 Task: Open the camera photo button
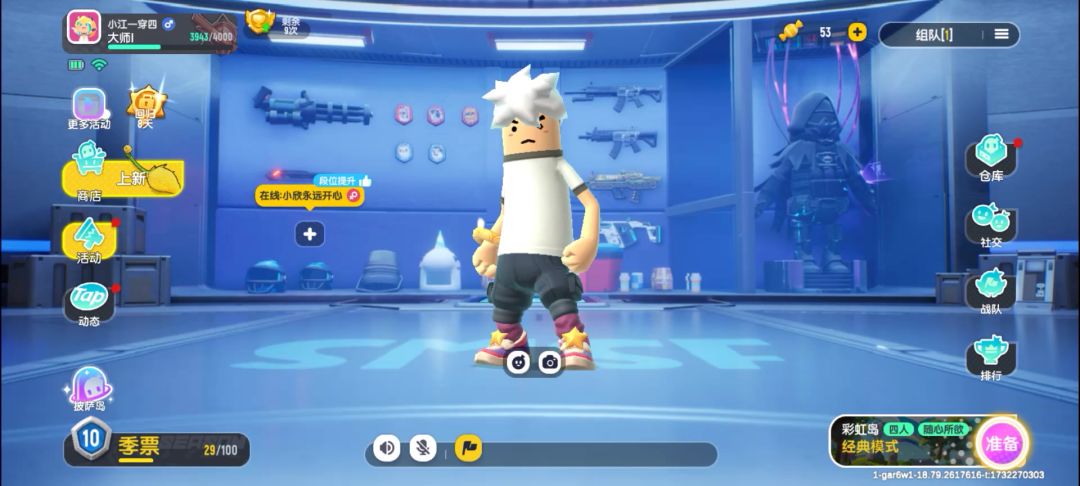pyautogui.click(x=549, y=362)
